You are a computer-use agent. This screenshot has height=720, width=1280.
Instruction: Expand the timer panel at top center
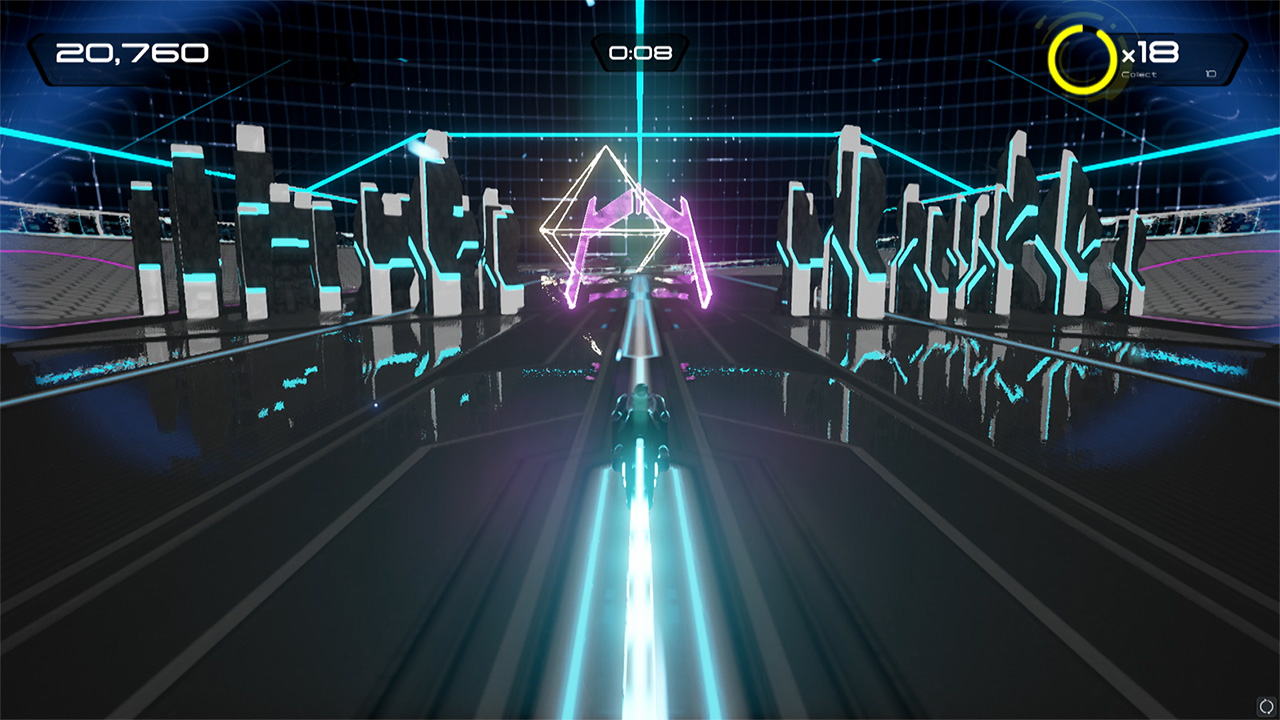(x=640, y=55)
